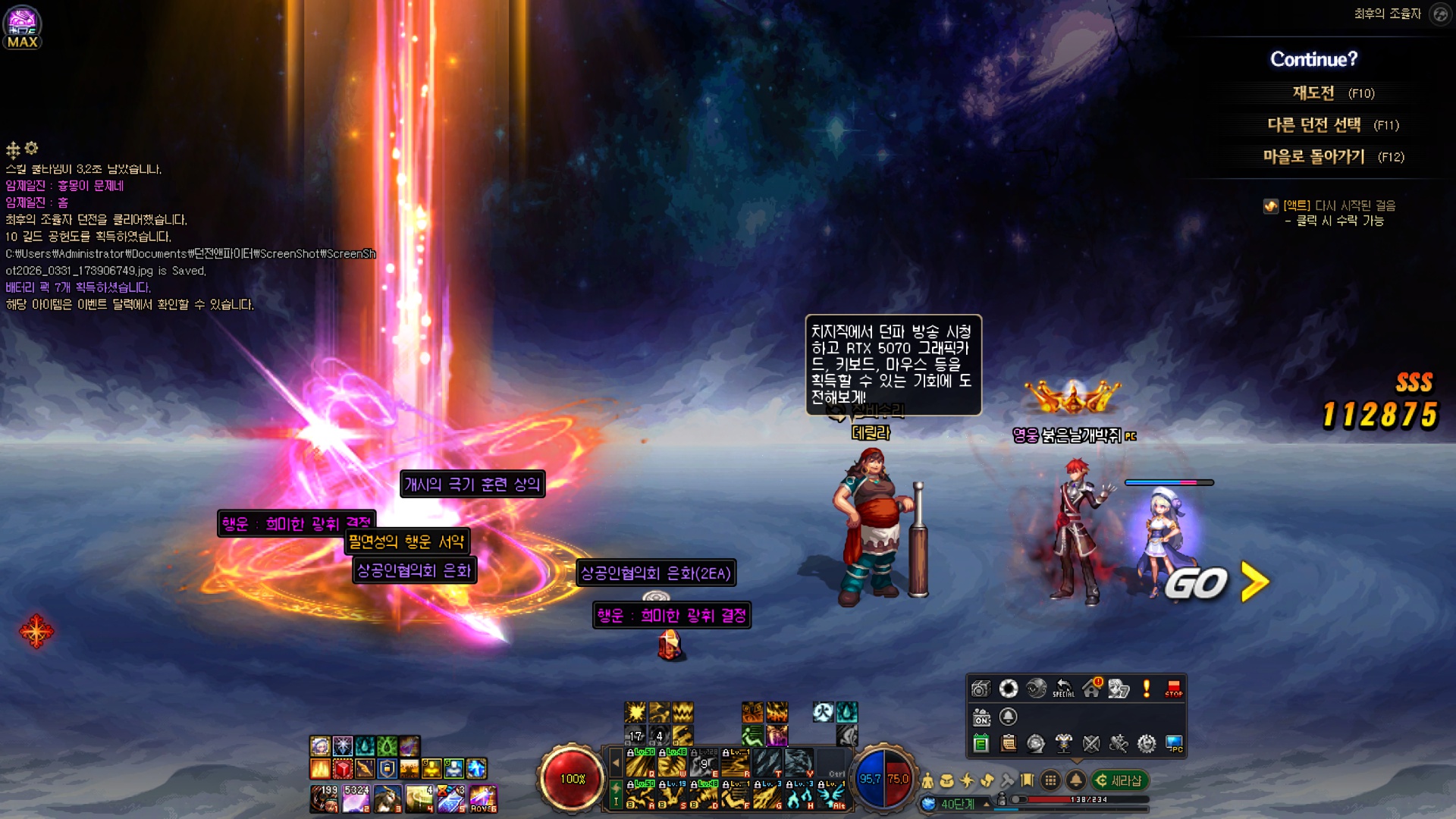Select 다른 던전 선택 option
1456x819 pixels.
[1314, 125]
